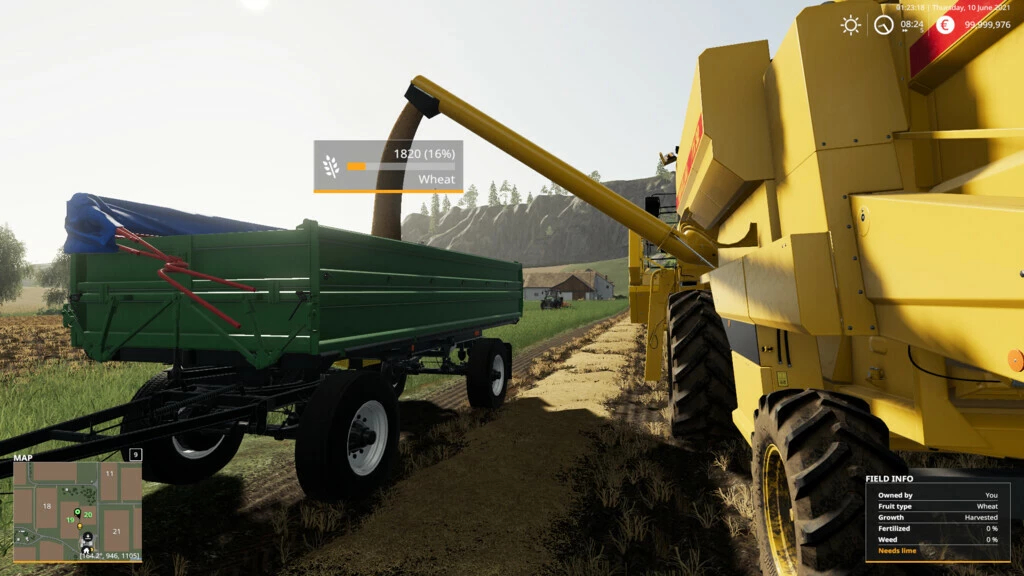Open the minimap in the corner
Screen dimensions: 1024x576
coord(77,511)
